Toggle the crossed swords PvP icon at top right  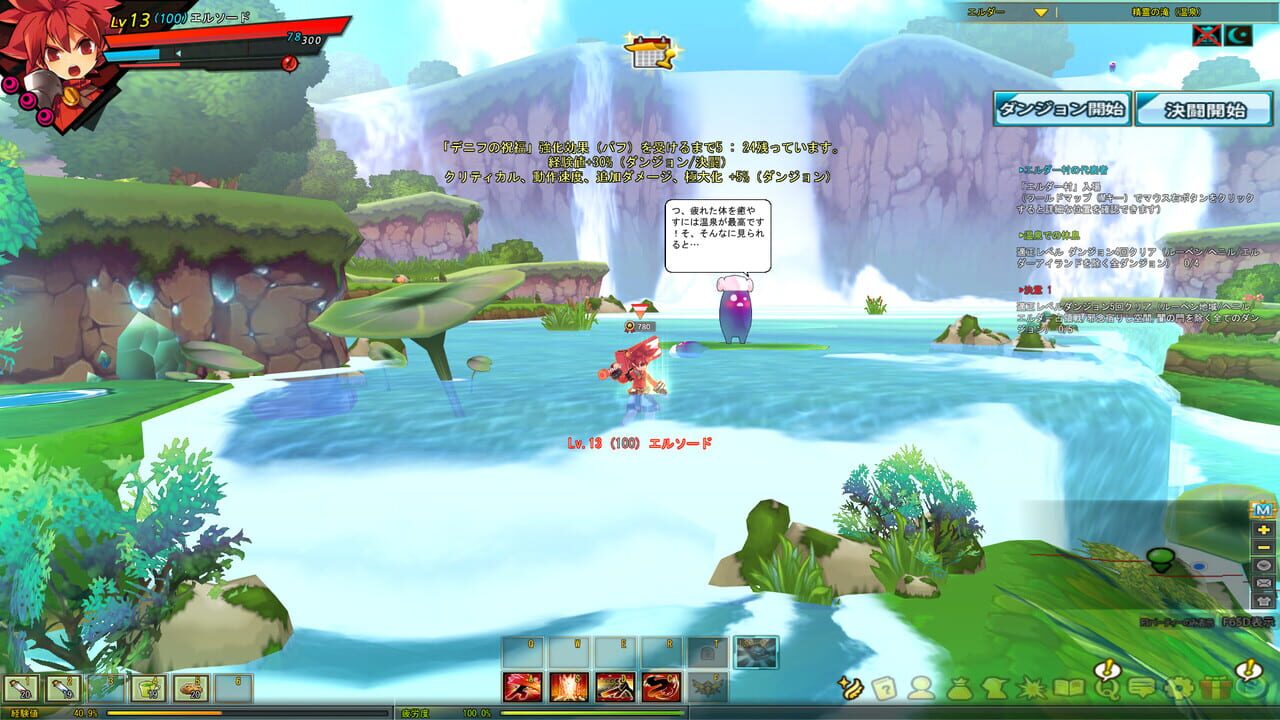pos(1207,35)
